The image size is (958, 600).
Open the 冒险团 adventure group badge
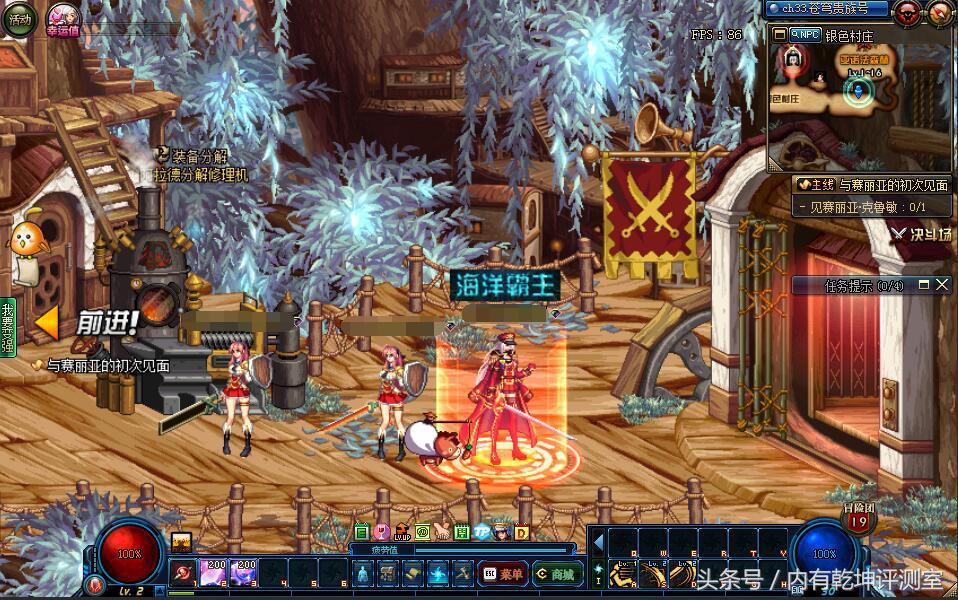click(858, 518)
